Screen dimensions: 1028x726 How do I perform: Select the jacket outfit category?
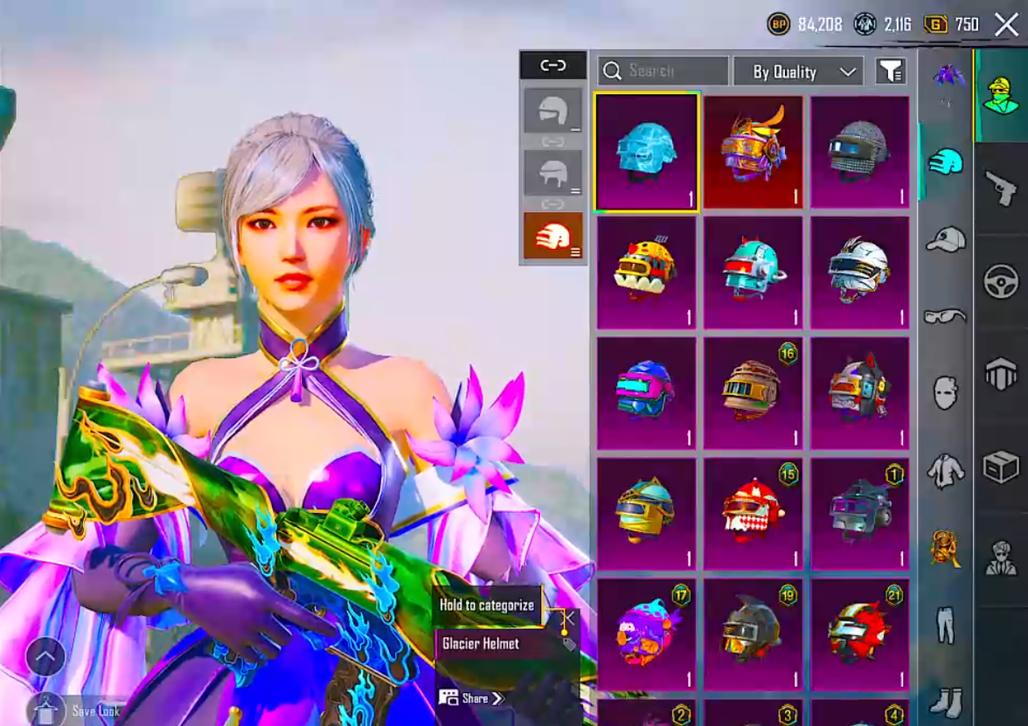(x=945, y=469)
